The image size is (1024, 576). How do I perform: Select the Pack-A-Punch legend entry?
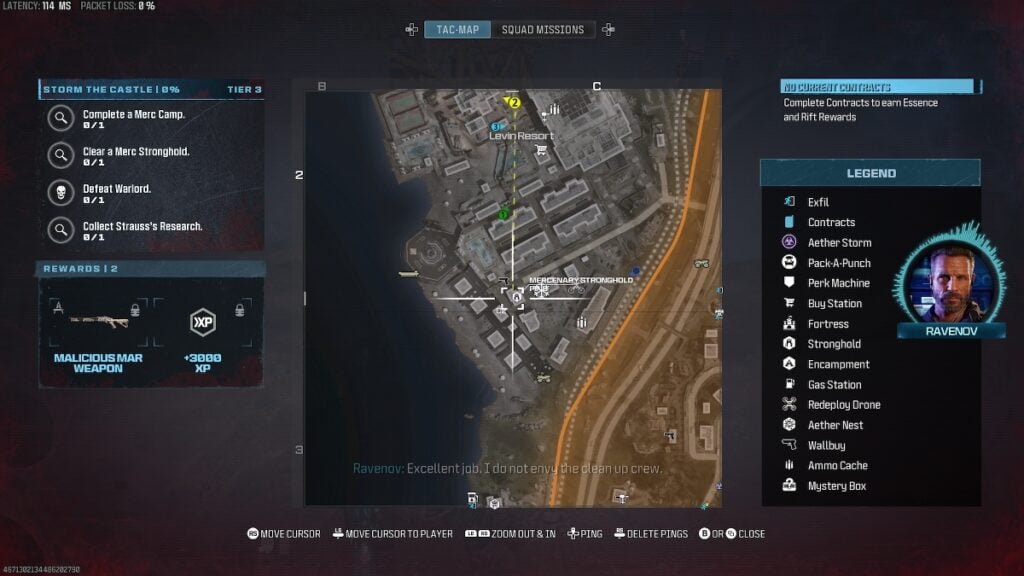pos(838,263)
